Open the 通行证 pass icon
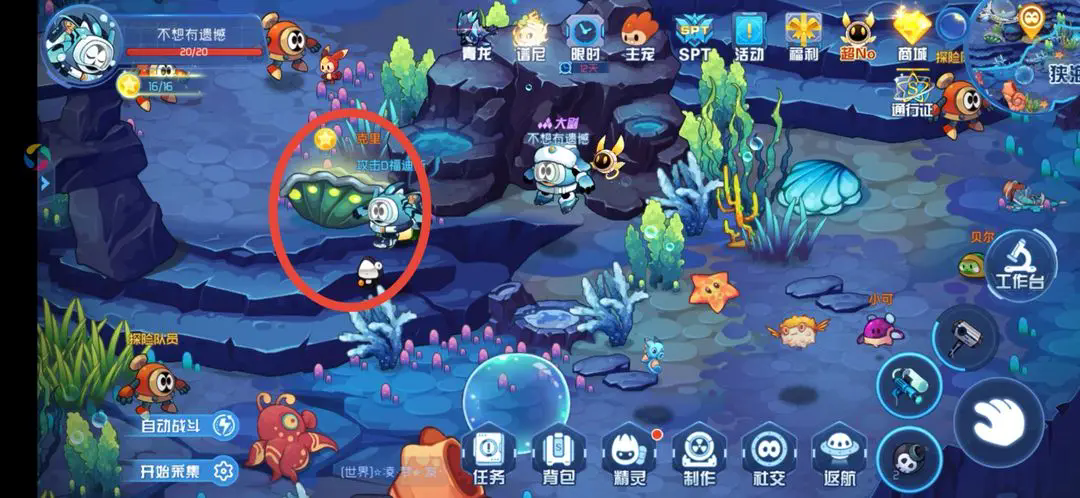The width and height of the screenshot is (1080, 498). [912, 95]
